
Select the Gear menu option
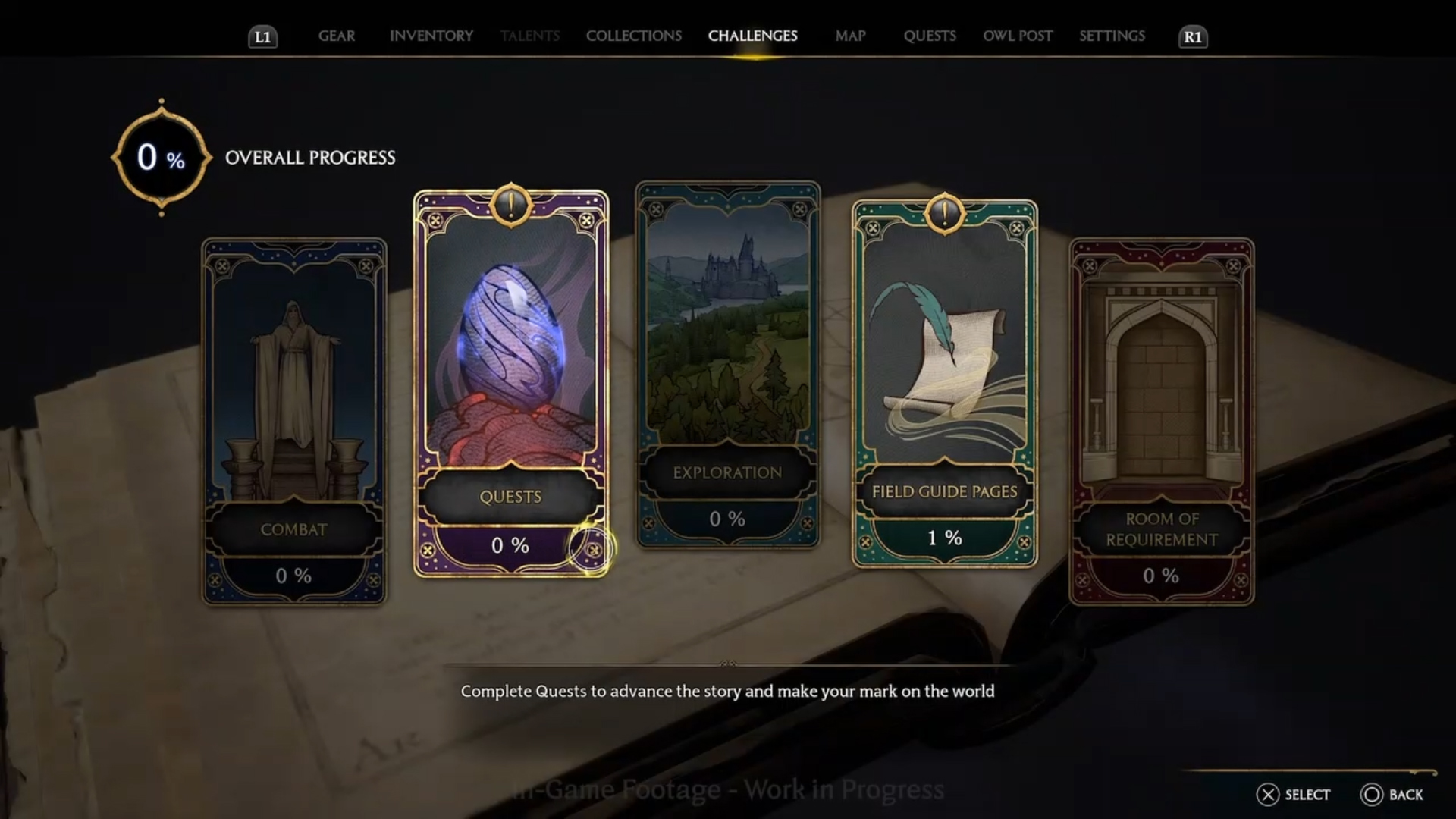[x=337, y=36]
